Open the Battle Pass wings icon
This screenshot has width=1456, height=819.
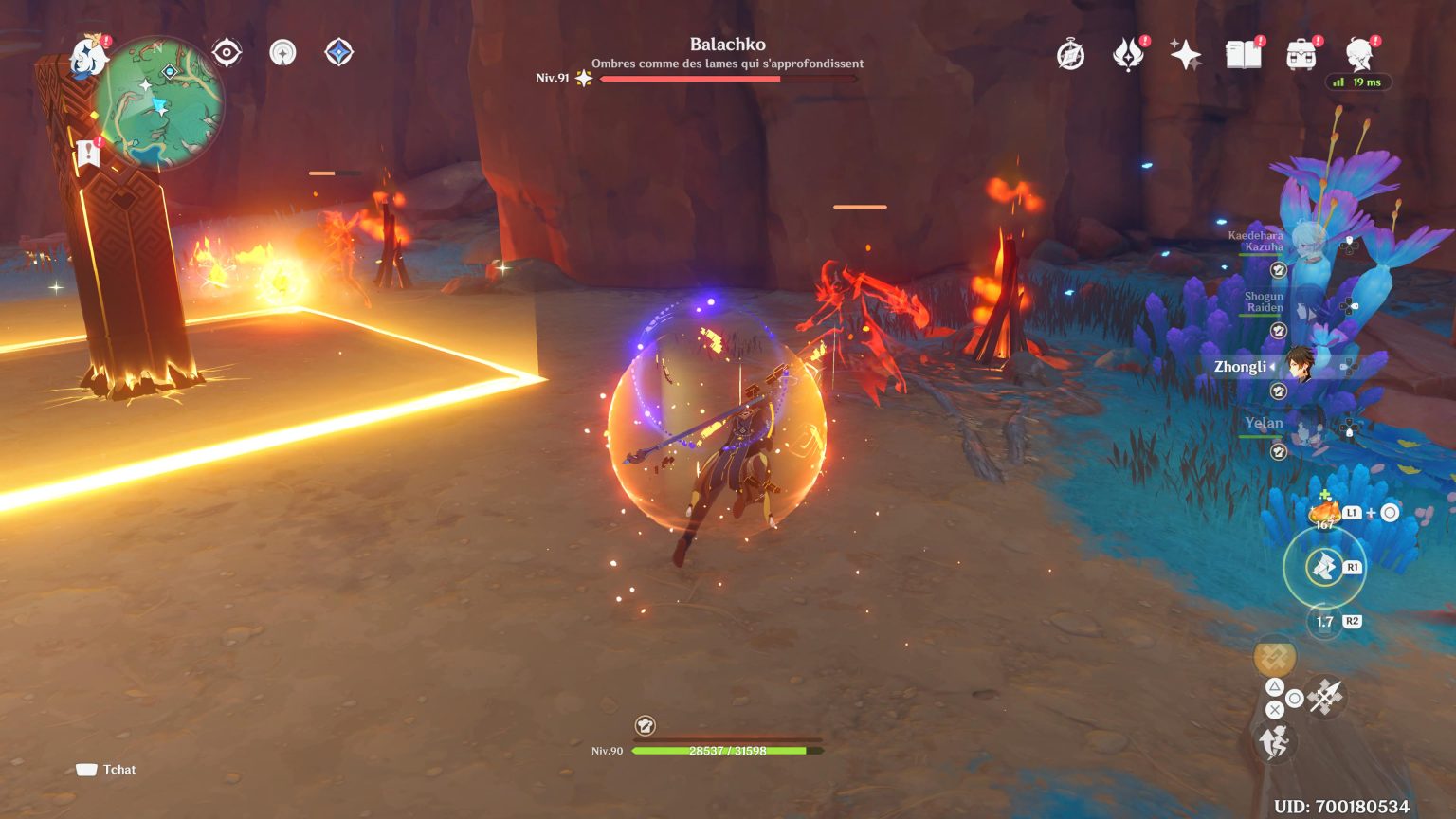1126,55
